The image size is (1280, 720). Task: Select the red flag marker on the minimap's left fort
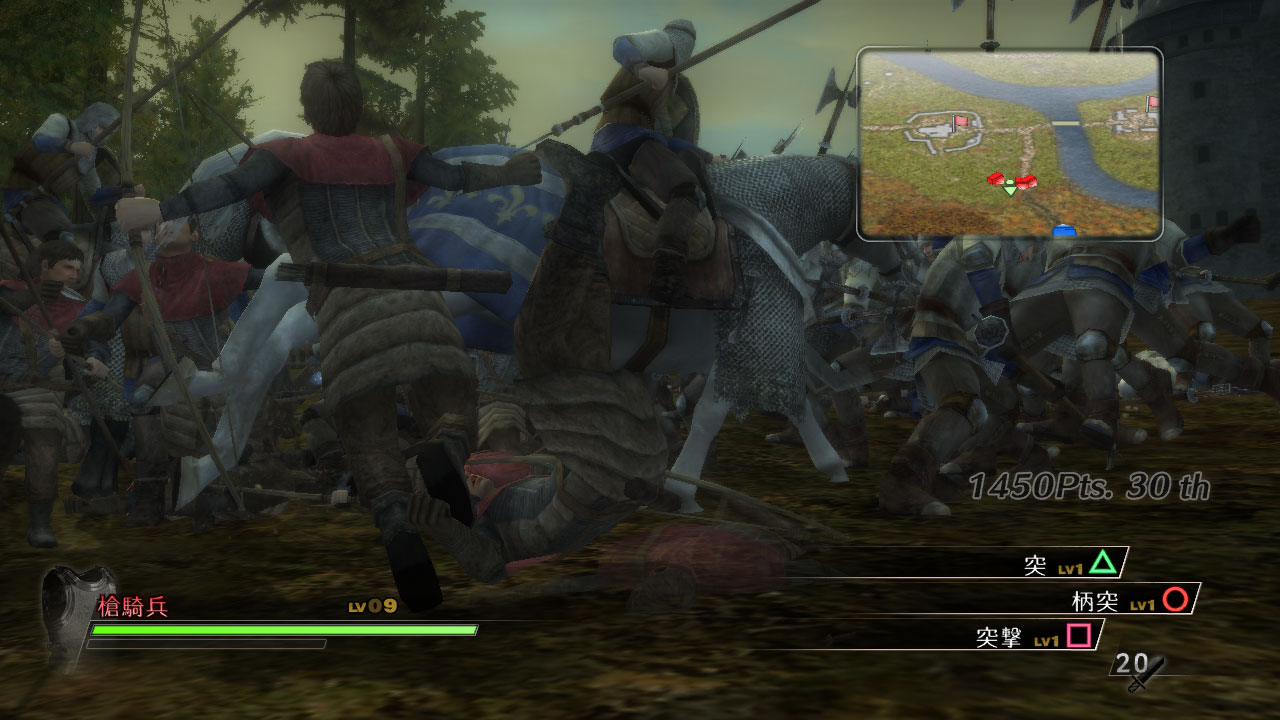[x=960, y=122]
